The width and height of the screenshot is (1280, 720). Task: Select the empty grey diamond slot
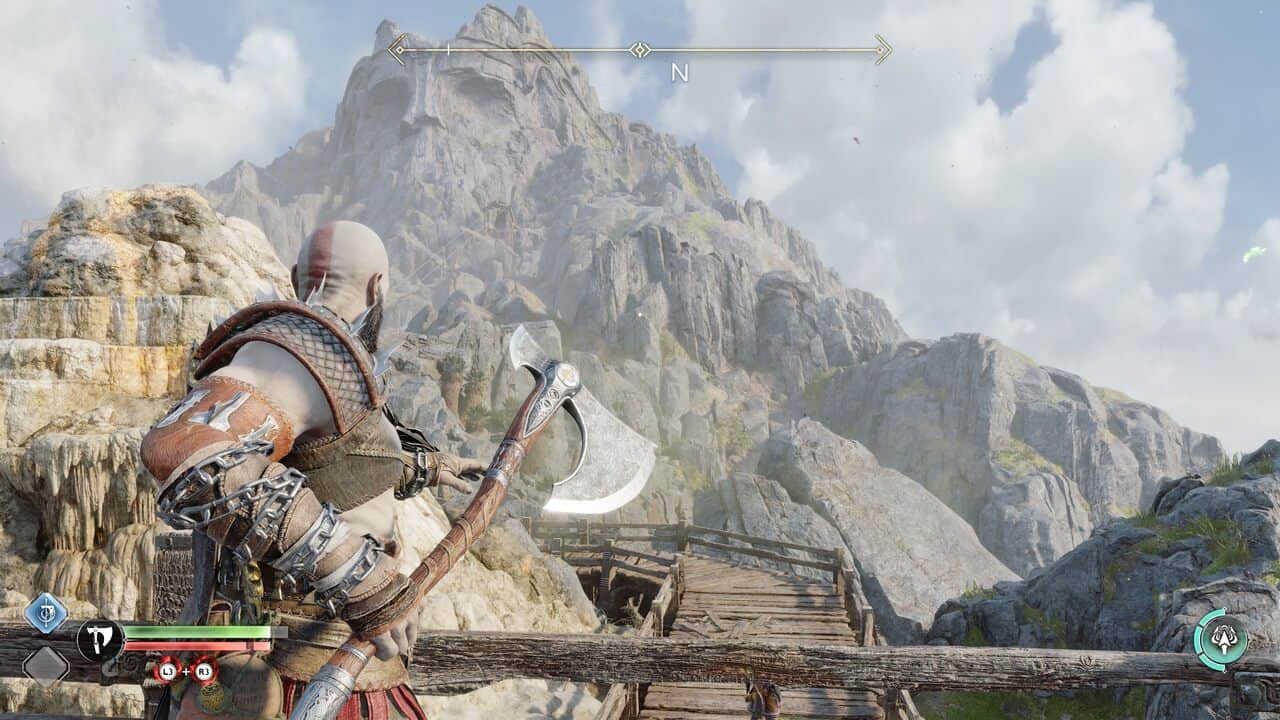coord(46,665)
